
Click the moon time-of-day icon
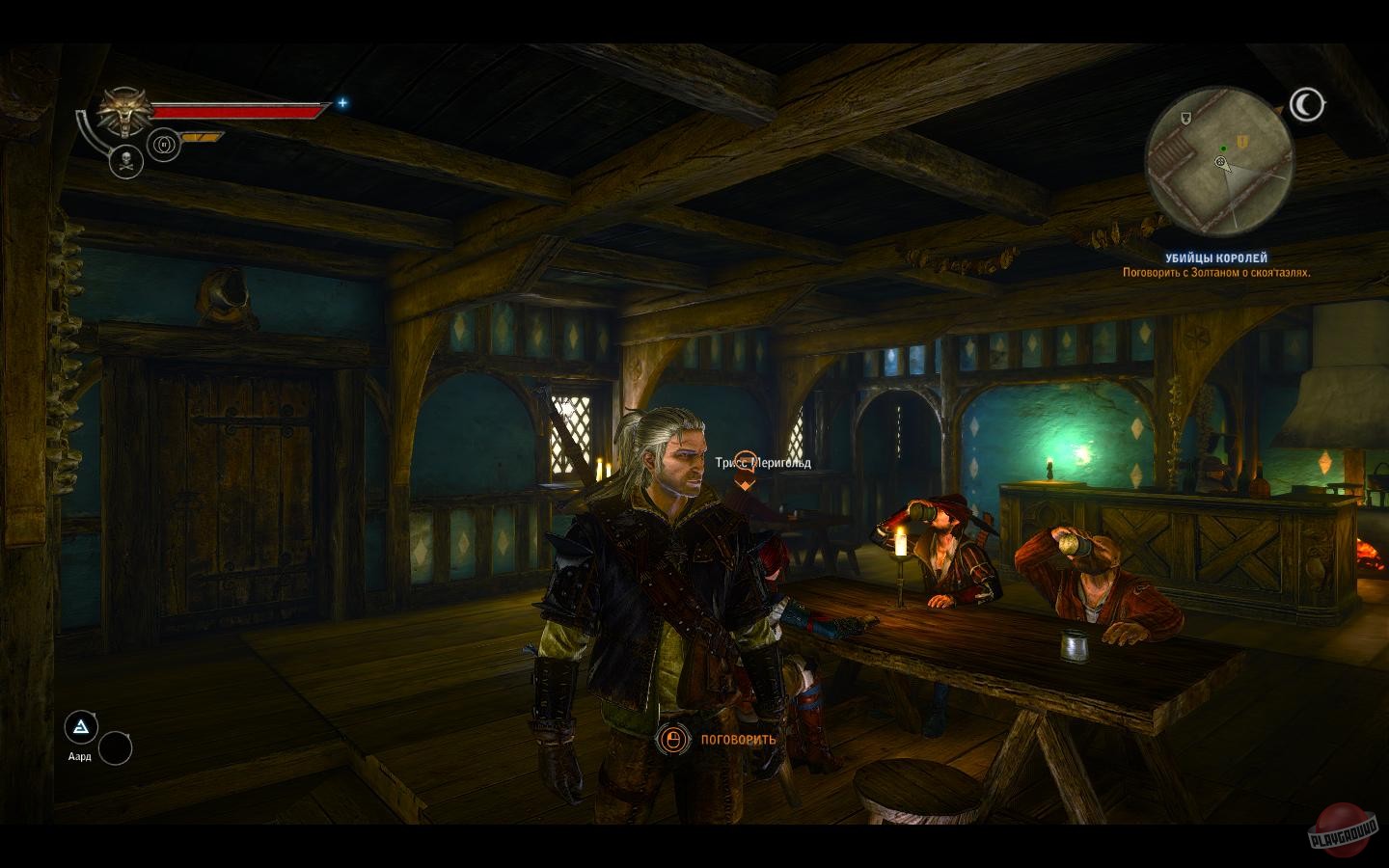[x=1306, y=101]
